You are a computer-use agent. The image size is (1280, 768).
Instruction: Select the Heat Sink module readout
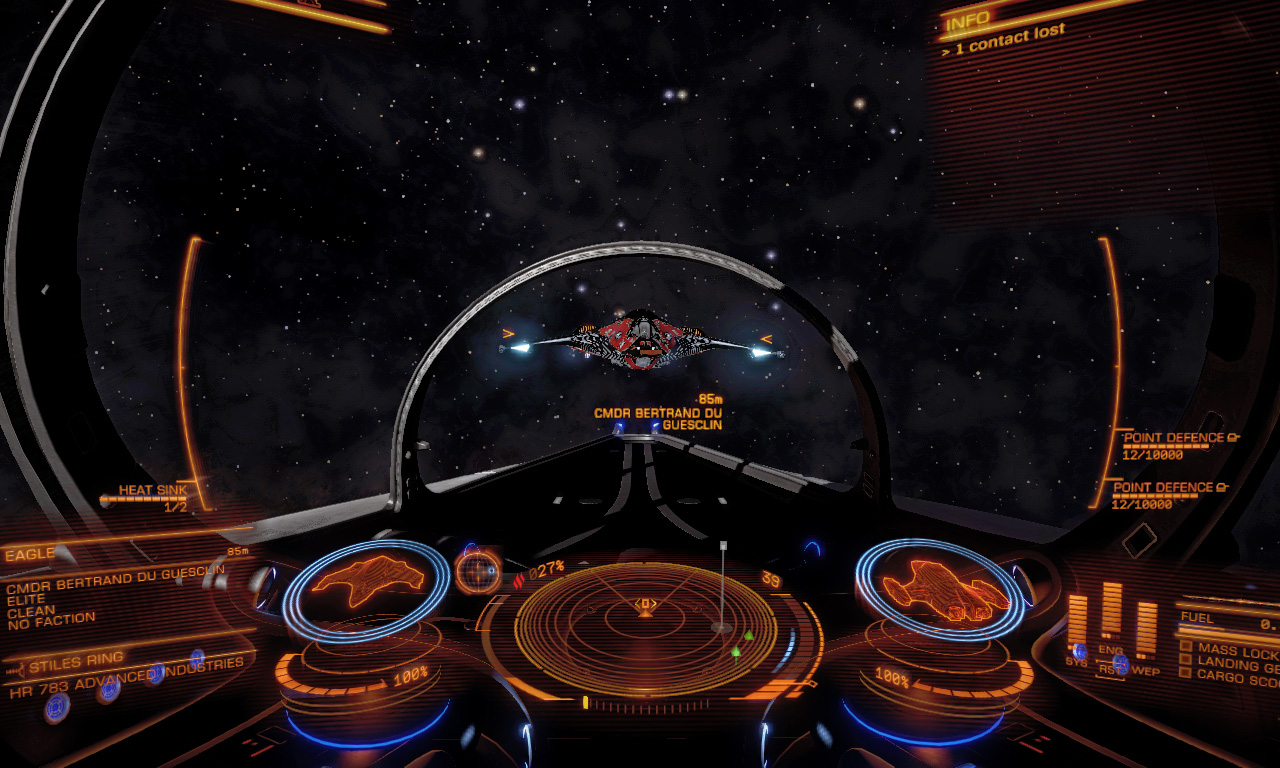click(x=152, y=496)
